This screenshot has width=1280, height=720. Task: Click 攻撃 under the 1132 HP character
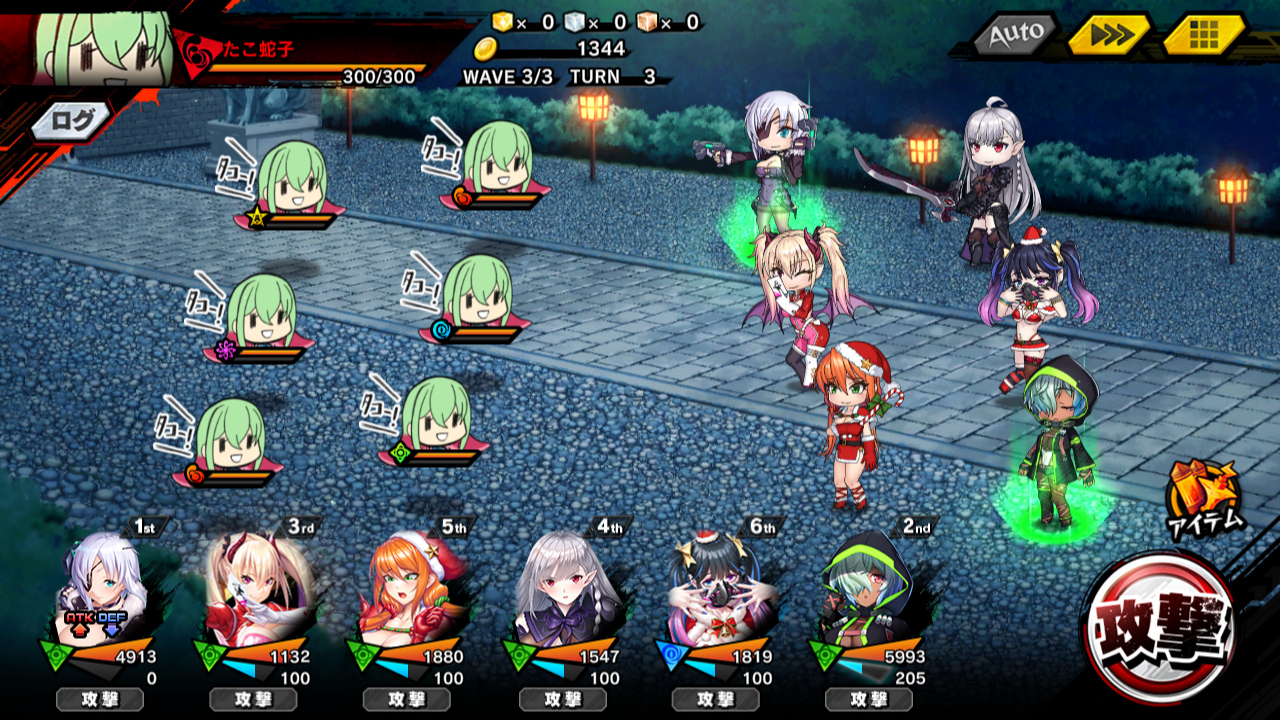(x=253, y=699)
